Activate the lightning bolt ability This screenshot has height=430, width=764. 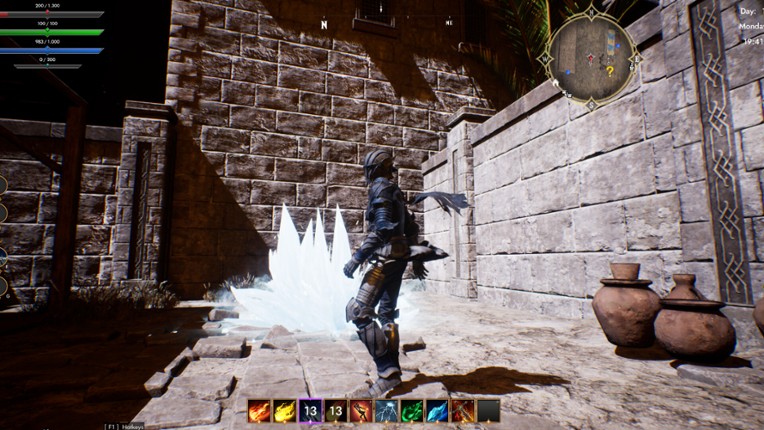pos(386,411)
